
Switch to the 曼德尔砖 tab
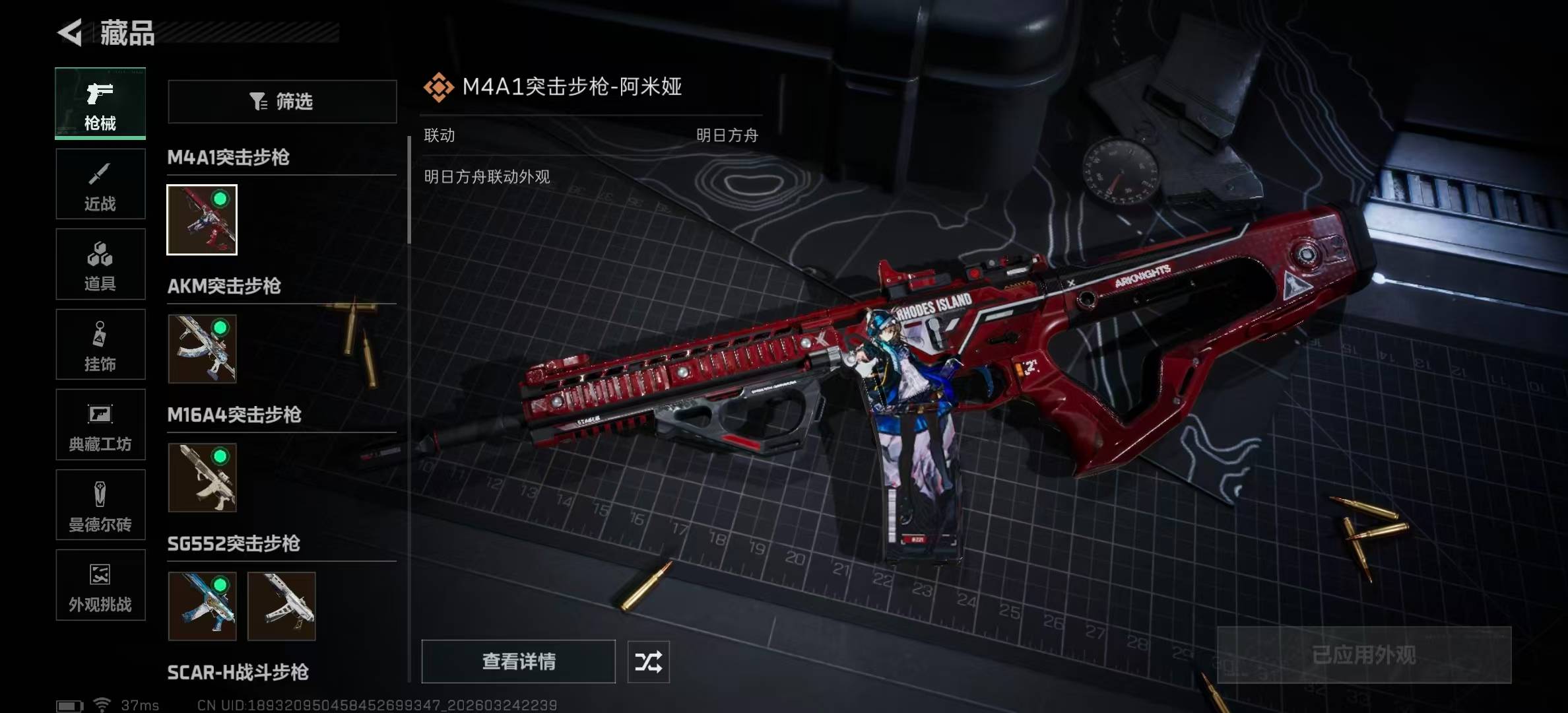click(100, 505)
